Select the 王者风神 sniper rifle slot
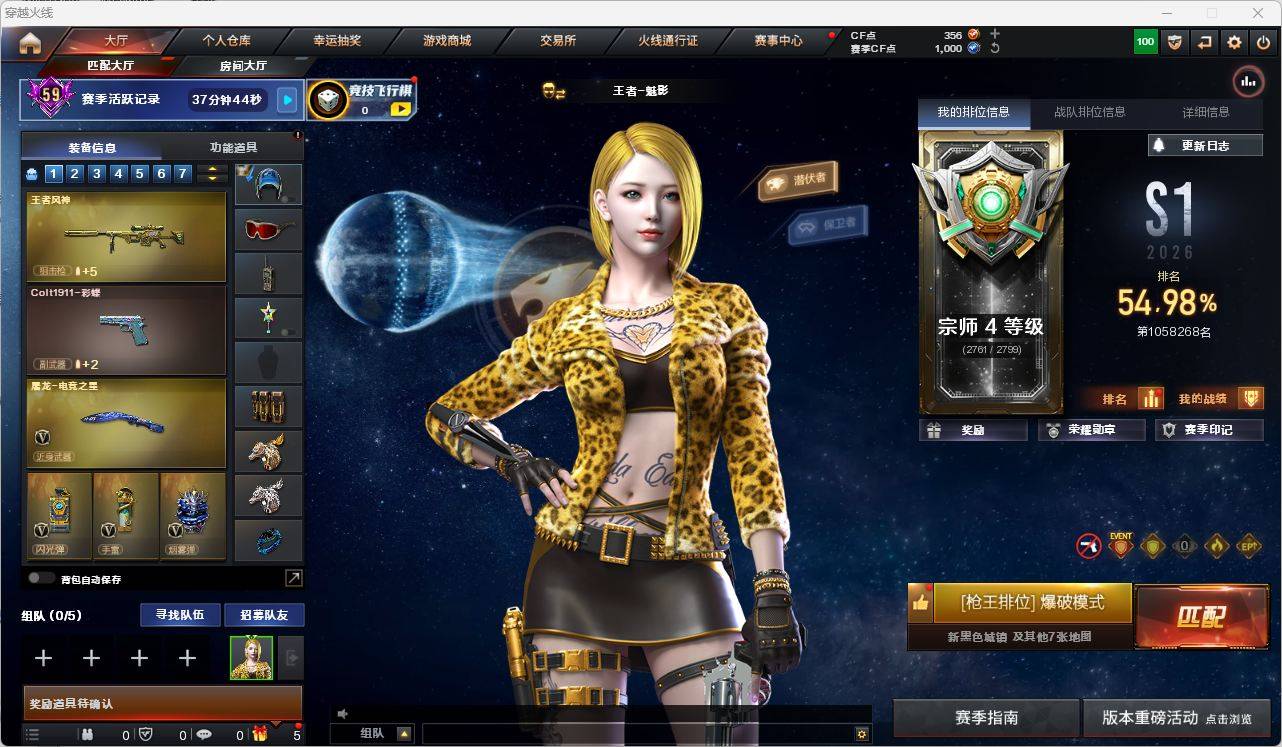Viewport: 1282px width, 747px height. coord(126,236)
